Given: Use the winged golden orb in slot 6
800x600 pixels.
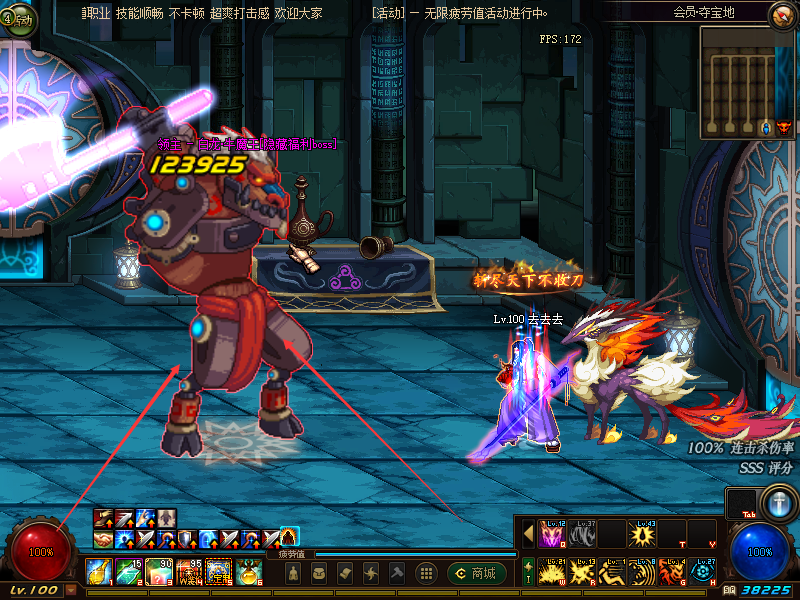Looking at the screenshot, I should (249, 572).
